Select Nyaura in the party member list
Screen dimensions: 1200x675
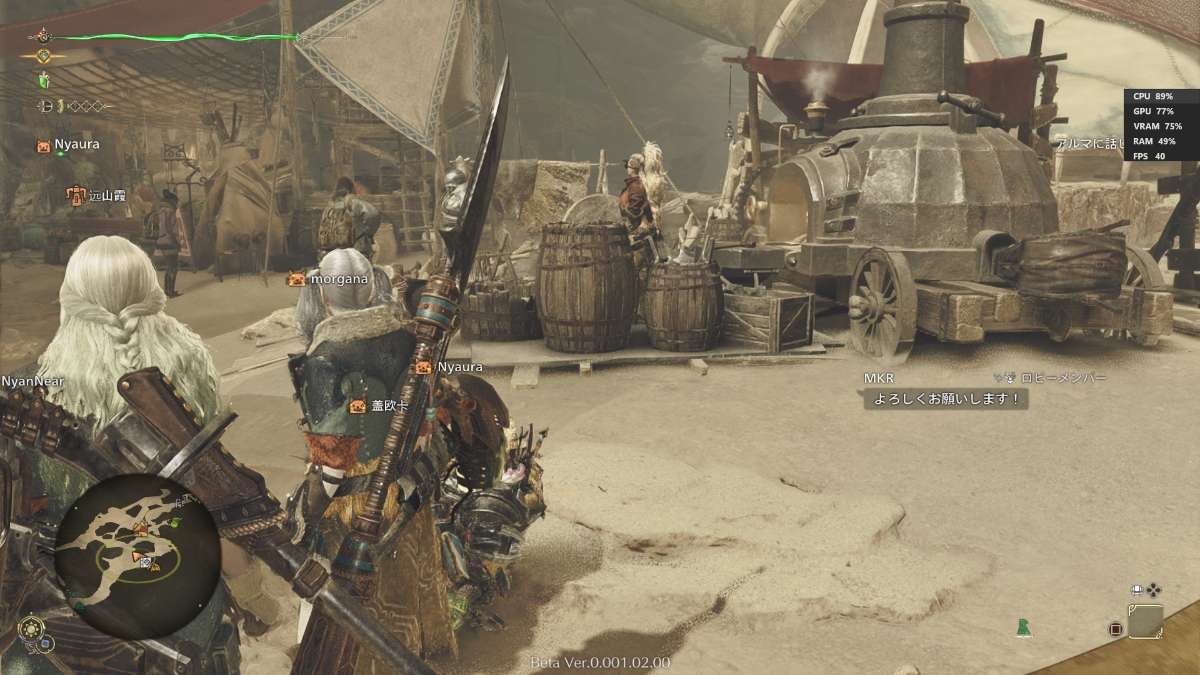point(70,145)
